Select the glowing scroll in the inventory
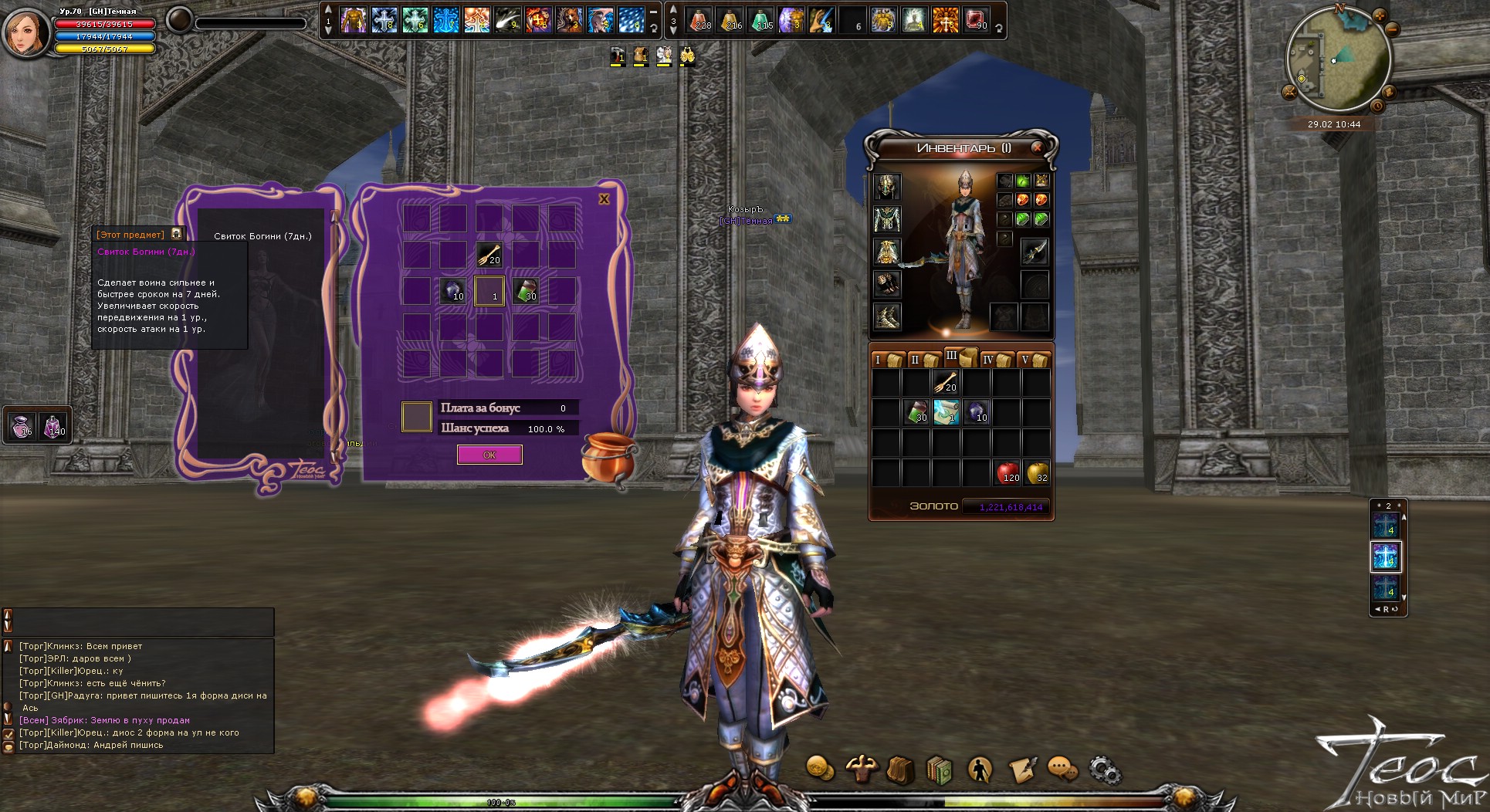 coord(946,411)
